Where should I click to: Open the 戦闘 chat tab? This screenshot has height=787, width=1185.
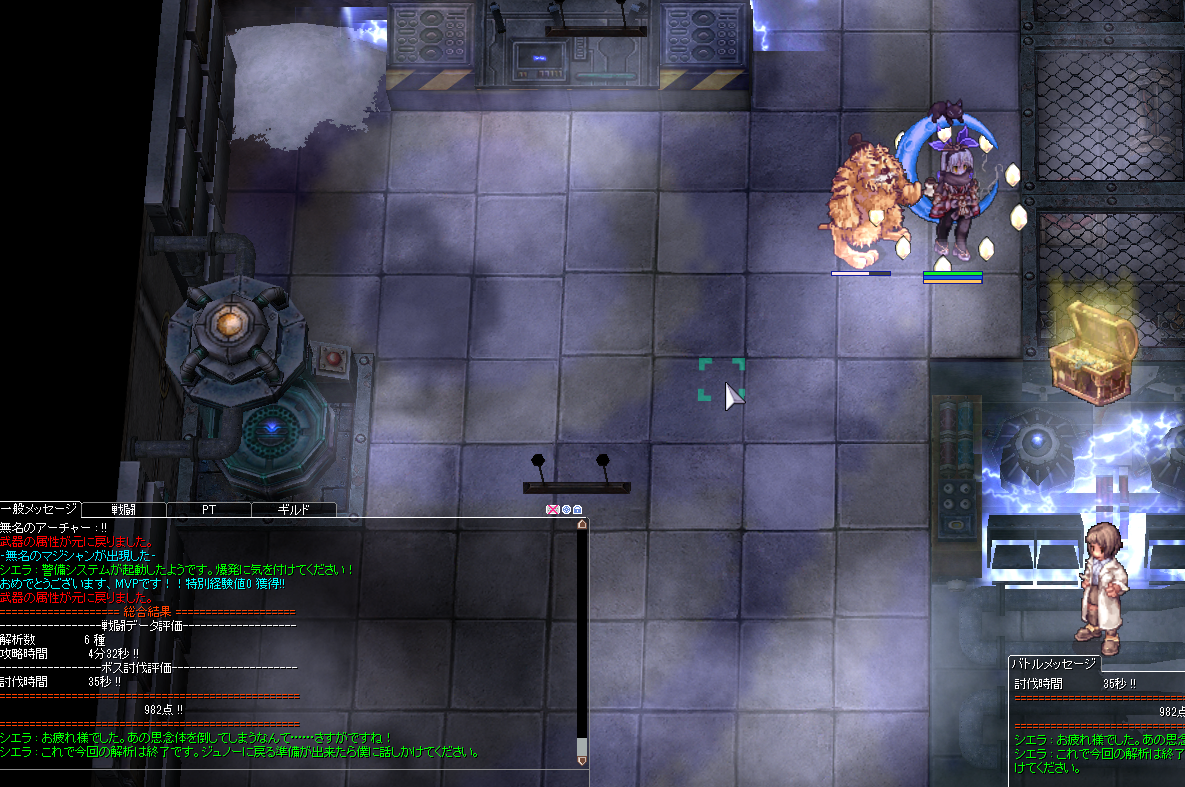(x=124, y=509)
